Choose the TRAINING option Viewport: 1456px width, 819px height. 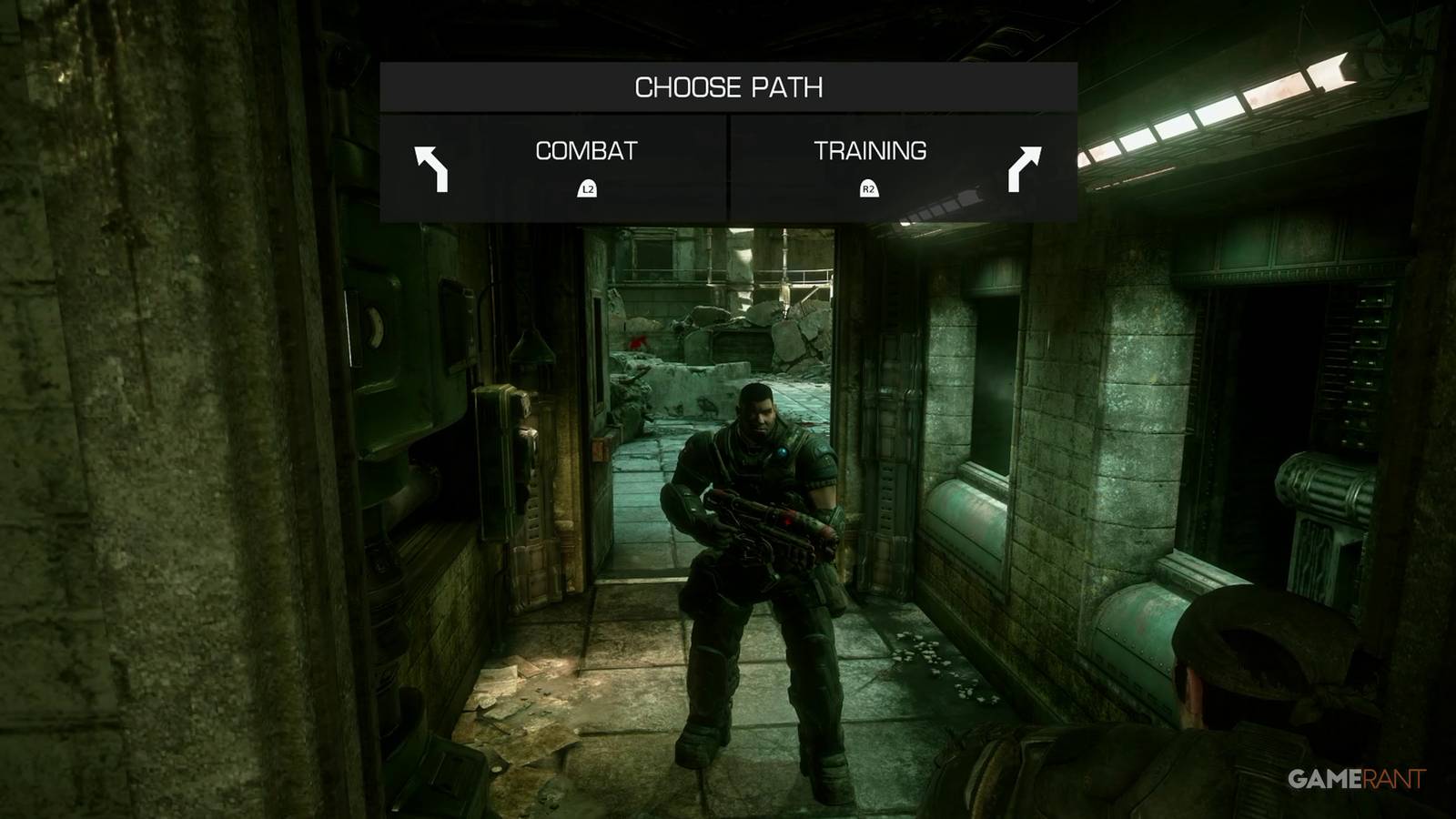[x=872, y=149]
